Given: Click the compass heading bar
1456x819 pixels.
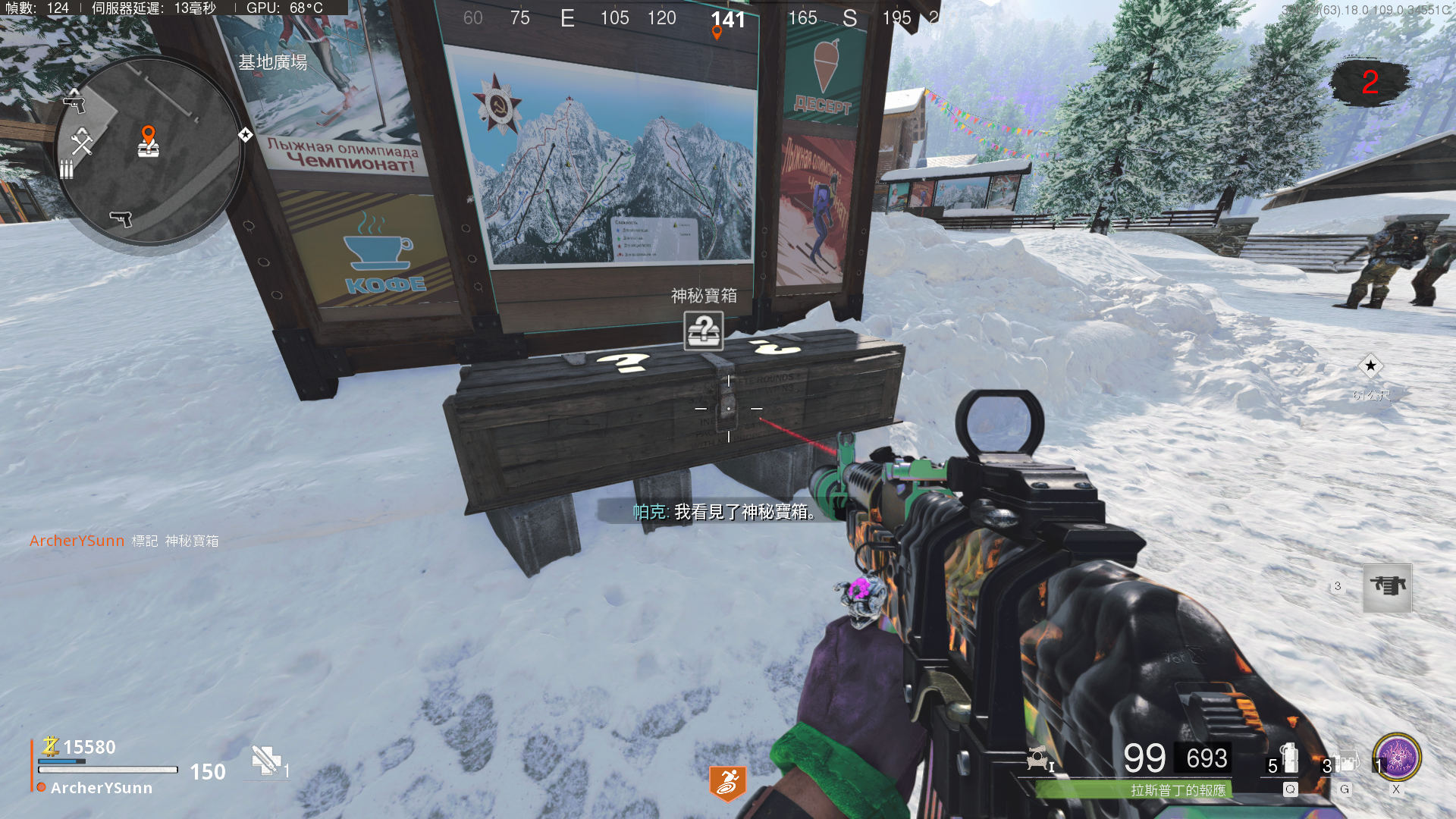Looking at the screenshot, I should [698, 18].
